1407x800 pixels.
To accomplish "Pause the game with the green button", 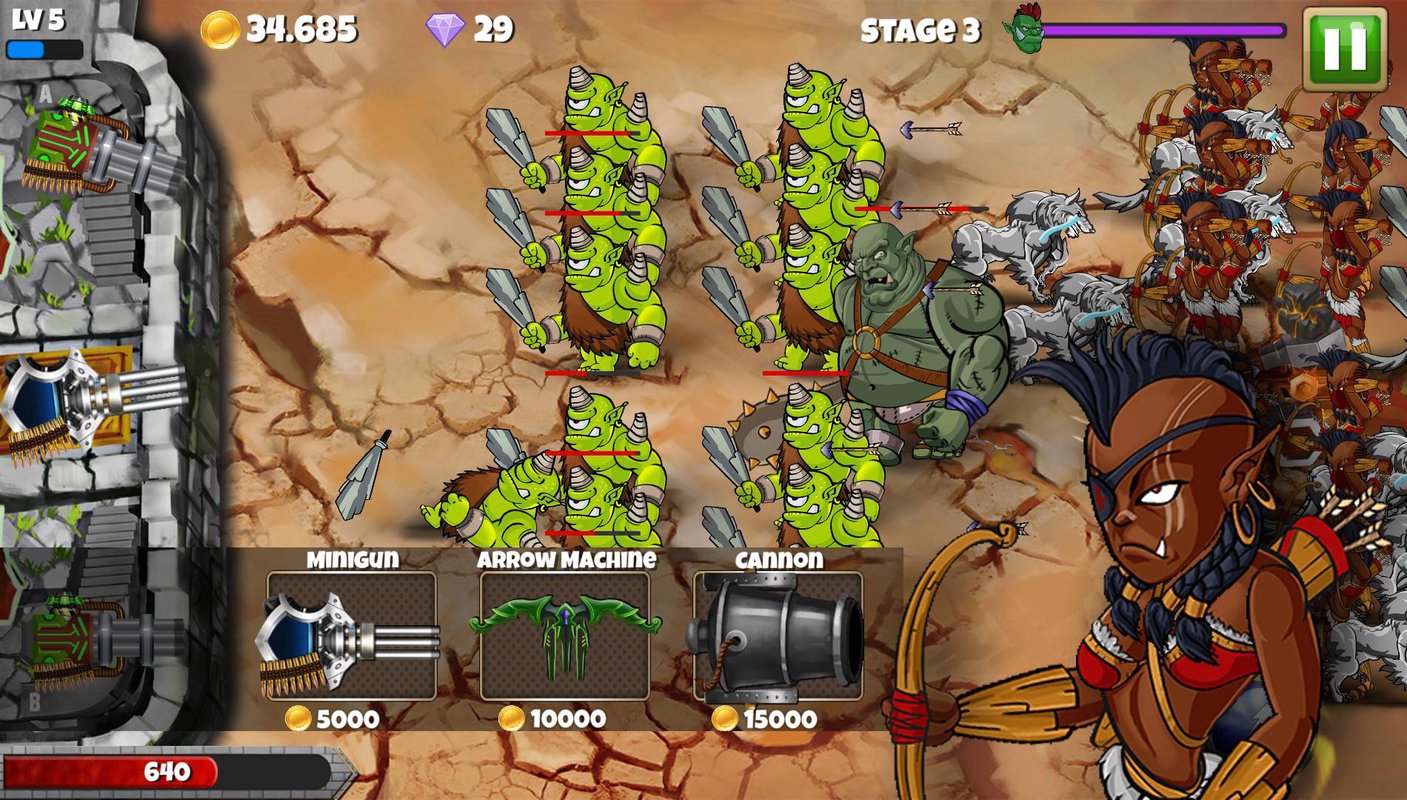I will pos(1344,49).
